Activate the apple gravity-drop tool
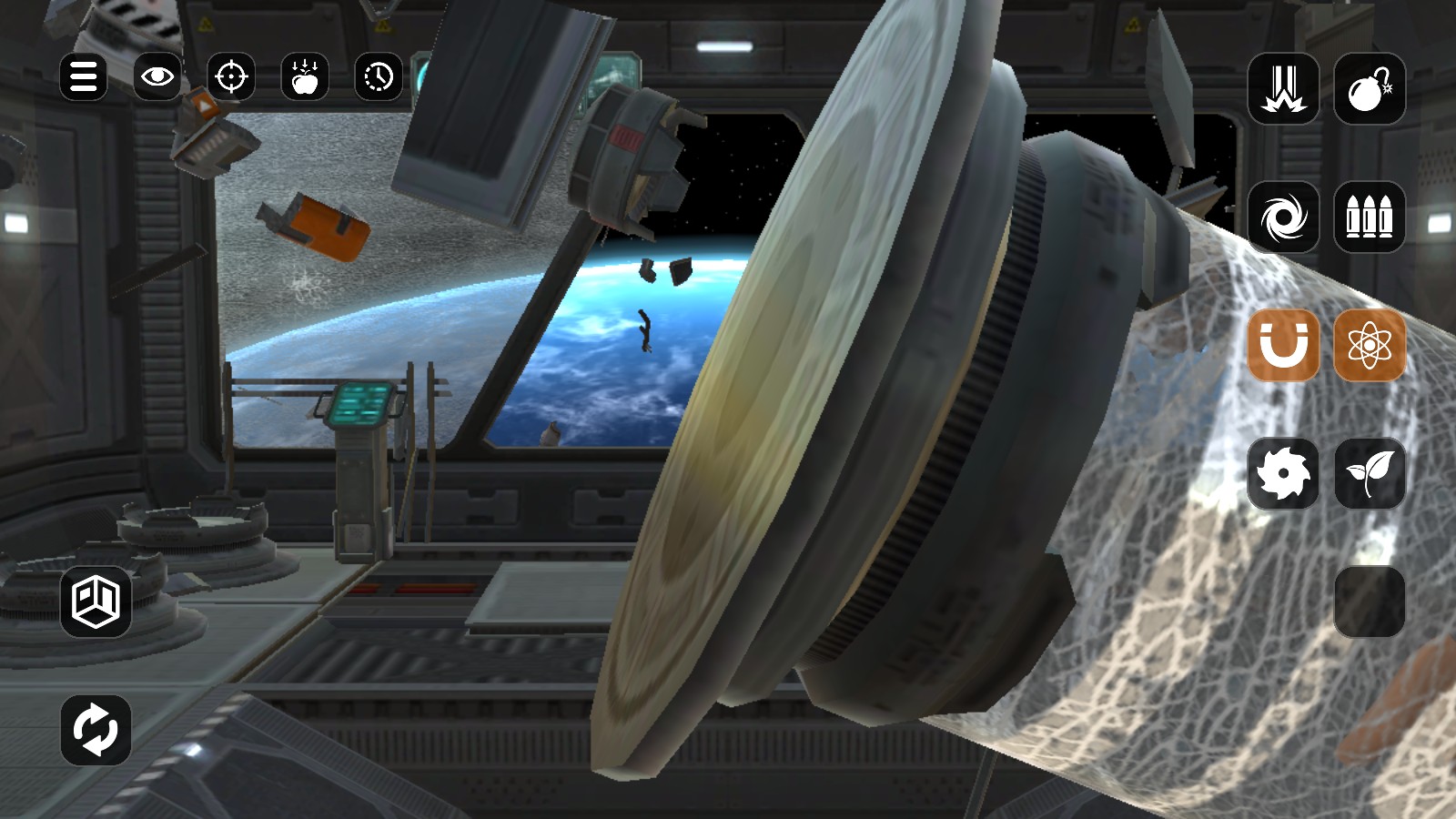This screenshot has width=1456, height=819. (x=305, y=77)
